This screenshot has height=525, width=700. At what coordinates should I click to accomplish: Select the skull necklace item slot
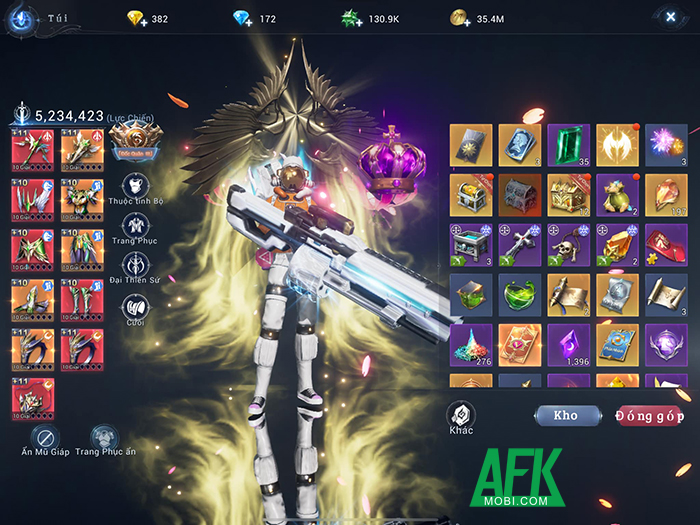tap(569, 245)
